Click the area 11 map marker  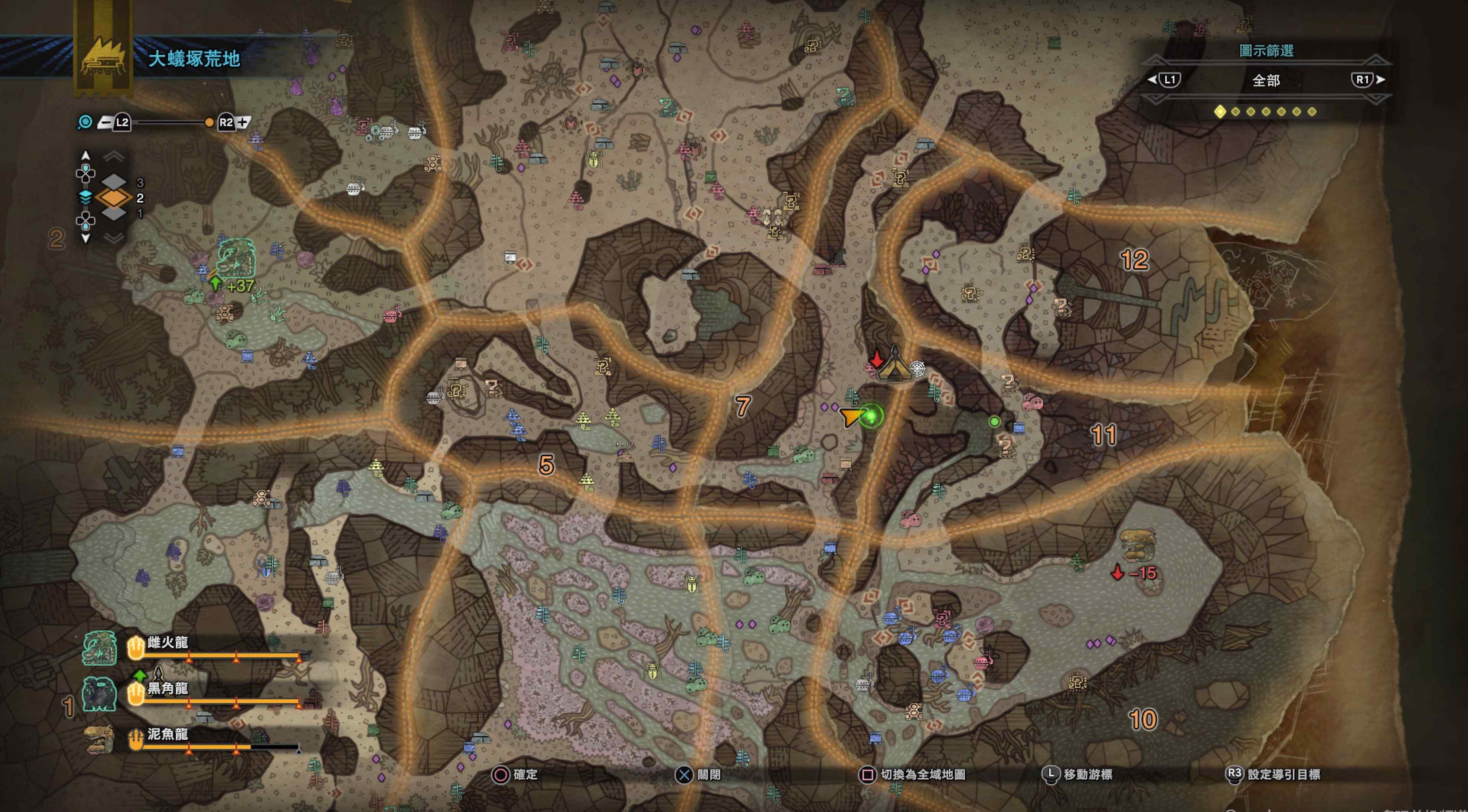[1103, 436]
